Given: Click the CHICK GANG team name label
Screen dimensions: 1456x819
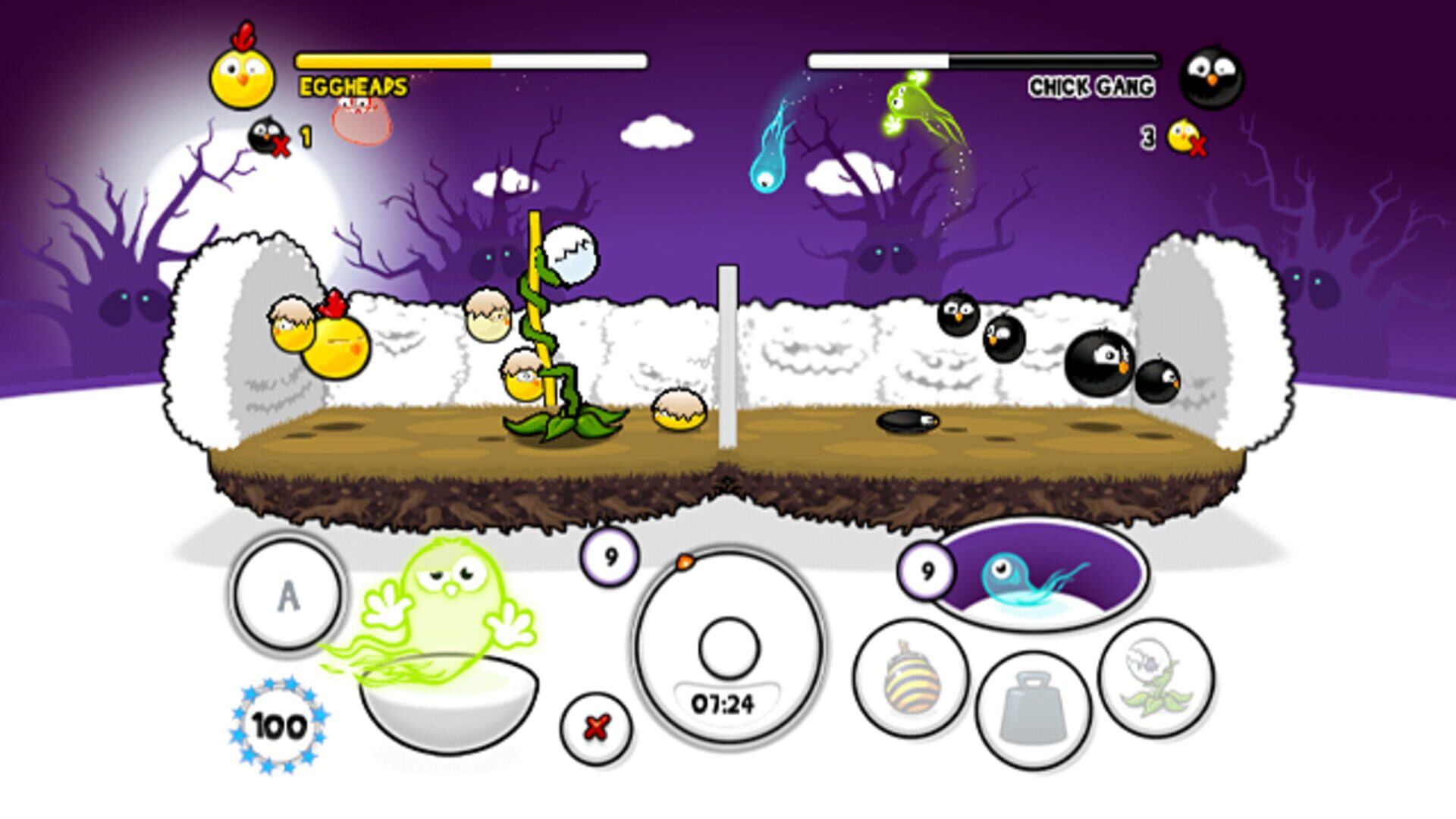Looking at the screenshot, I should [1094, 87].
